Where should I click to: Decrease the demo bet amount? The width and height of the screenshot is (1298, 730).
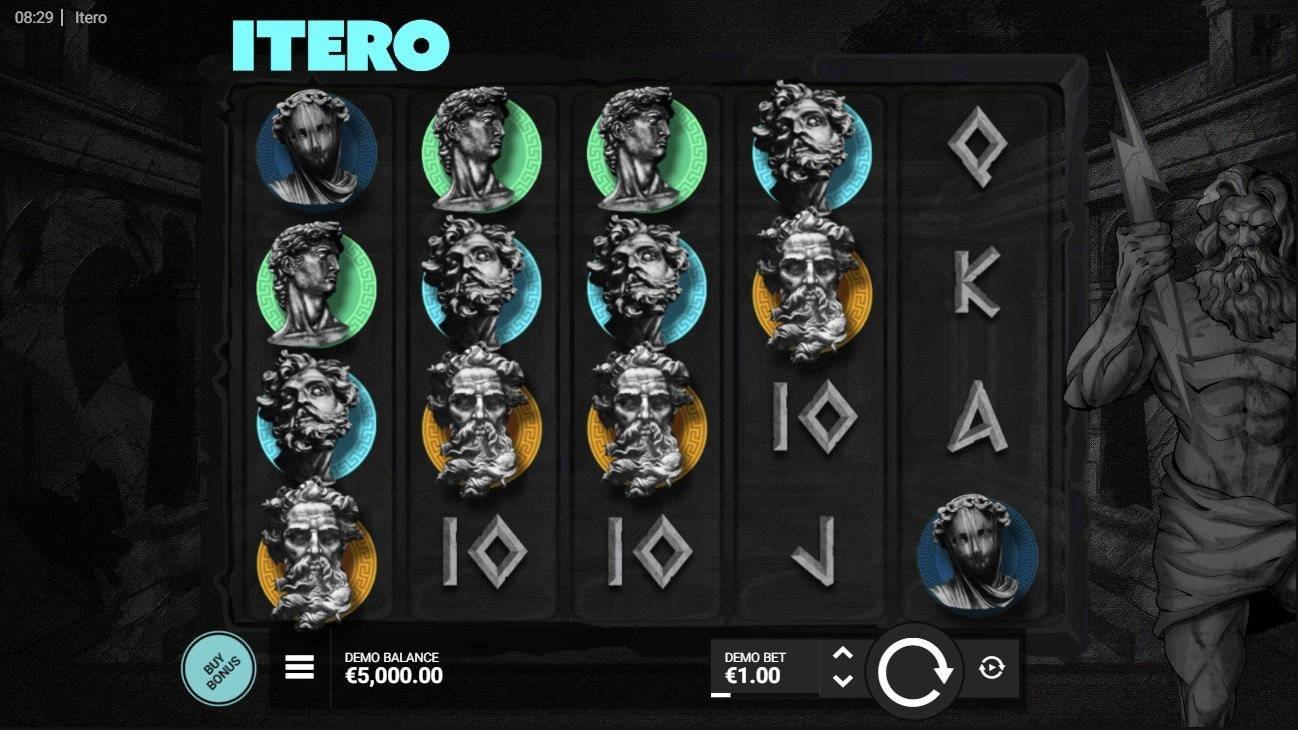pyautogui.click(x=843, y=681)
